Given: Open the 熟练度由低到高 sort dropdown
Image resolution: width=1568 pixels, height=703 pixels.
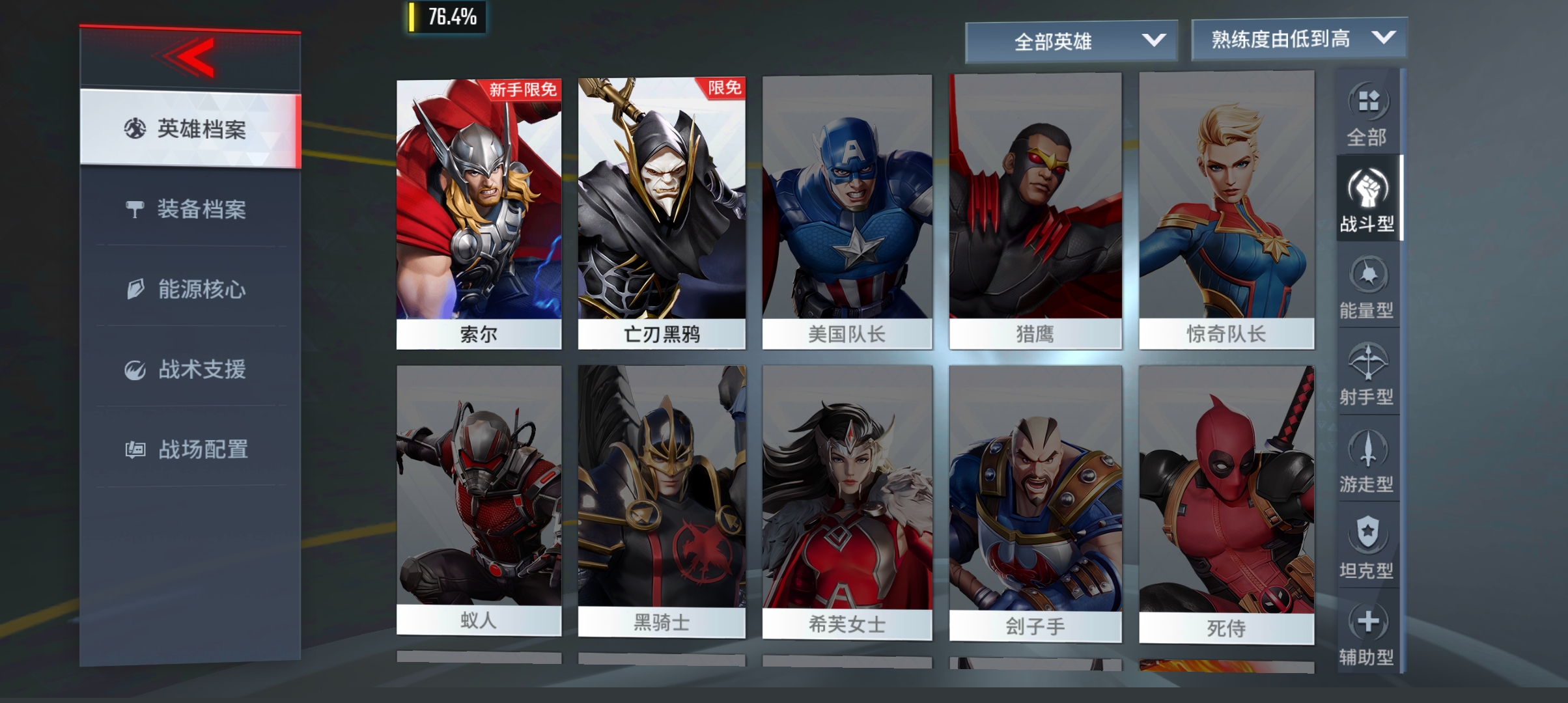Looking at the screenshot, I should [1298, 39].
